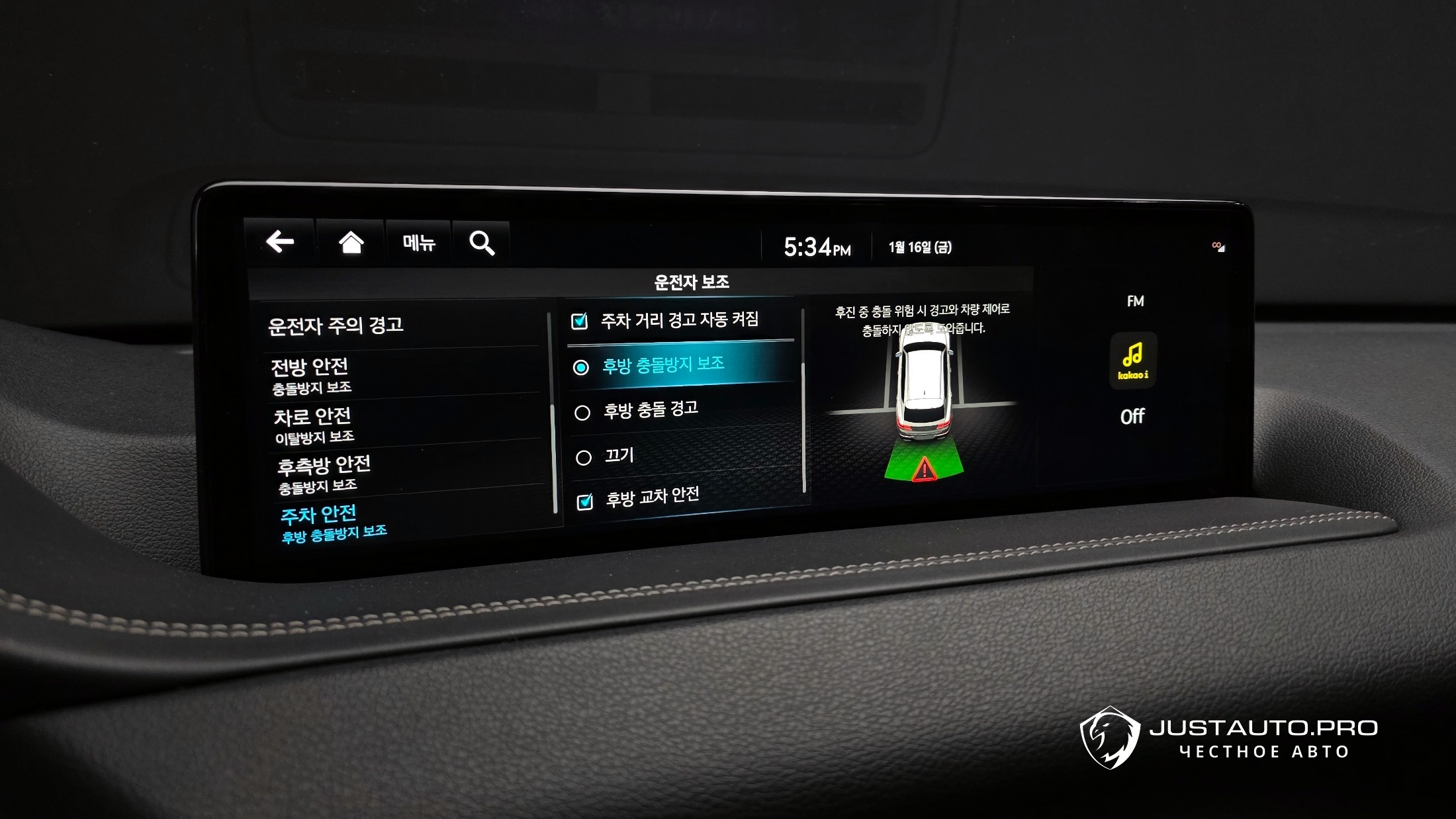The image size is (1456, 819).
Task: Select 운전자 주의 경고 category
Action: (x=336, y=325)
